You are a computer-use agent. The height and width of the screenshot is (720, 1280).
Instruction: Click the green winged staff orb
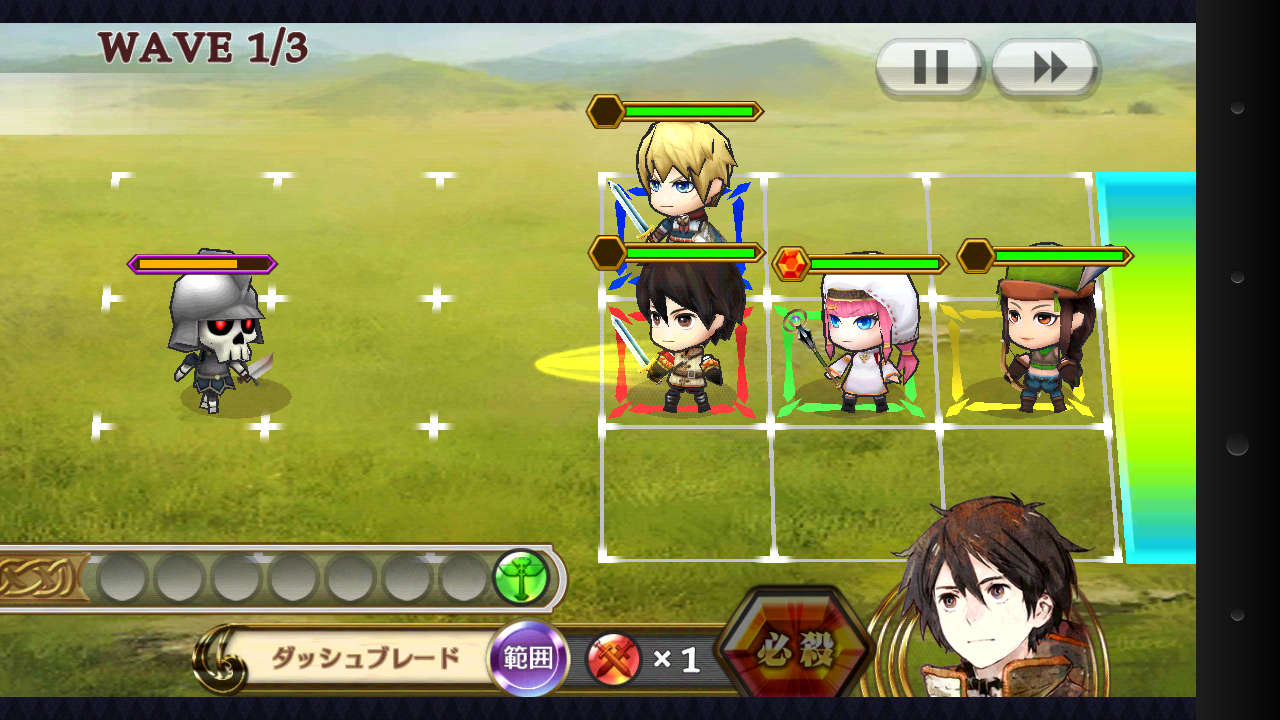point(520,578)
